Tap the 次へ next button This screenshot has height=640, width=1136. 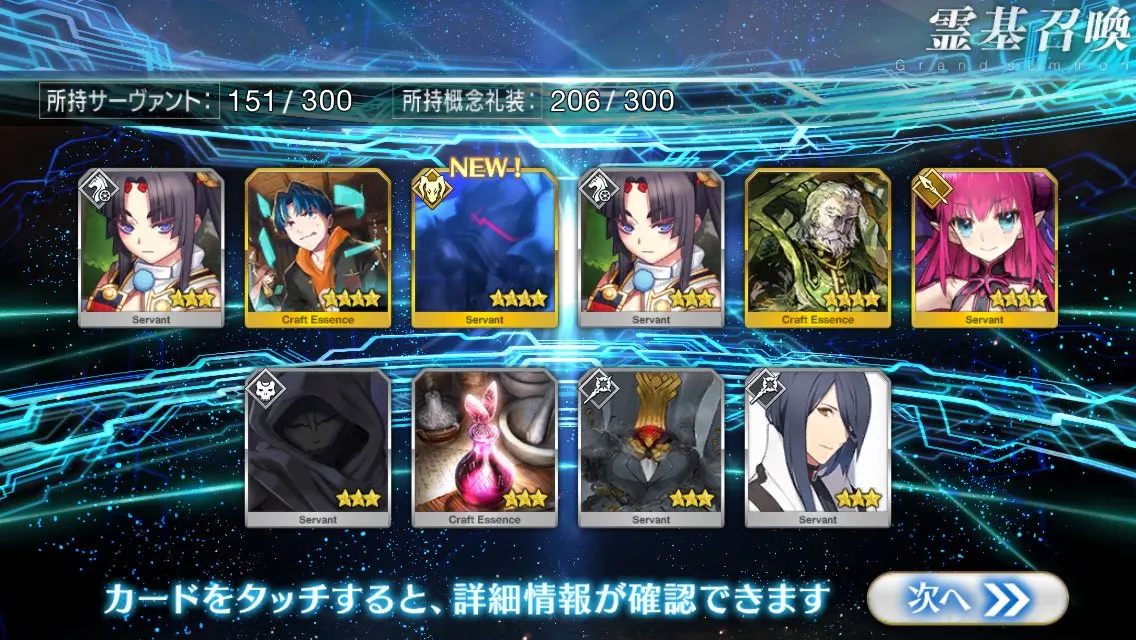coord(966,598)
